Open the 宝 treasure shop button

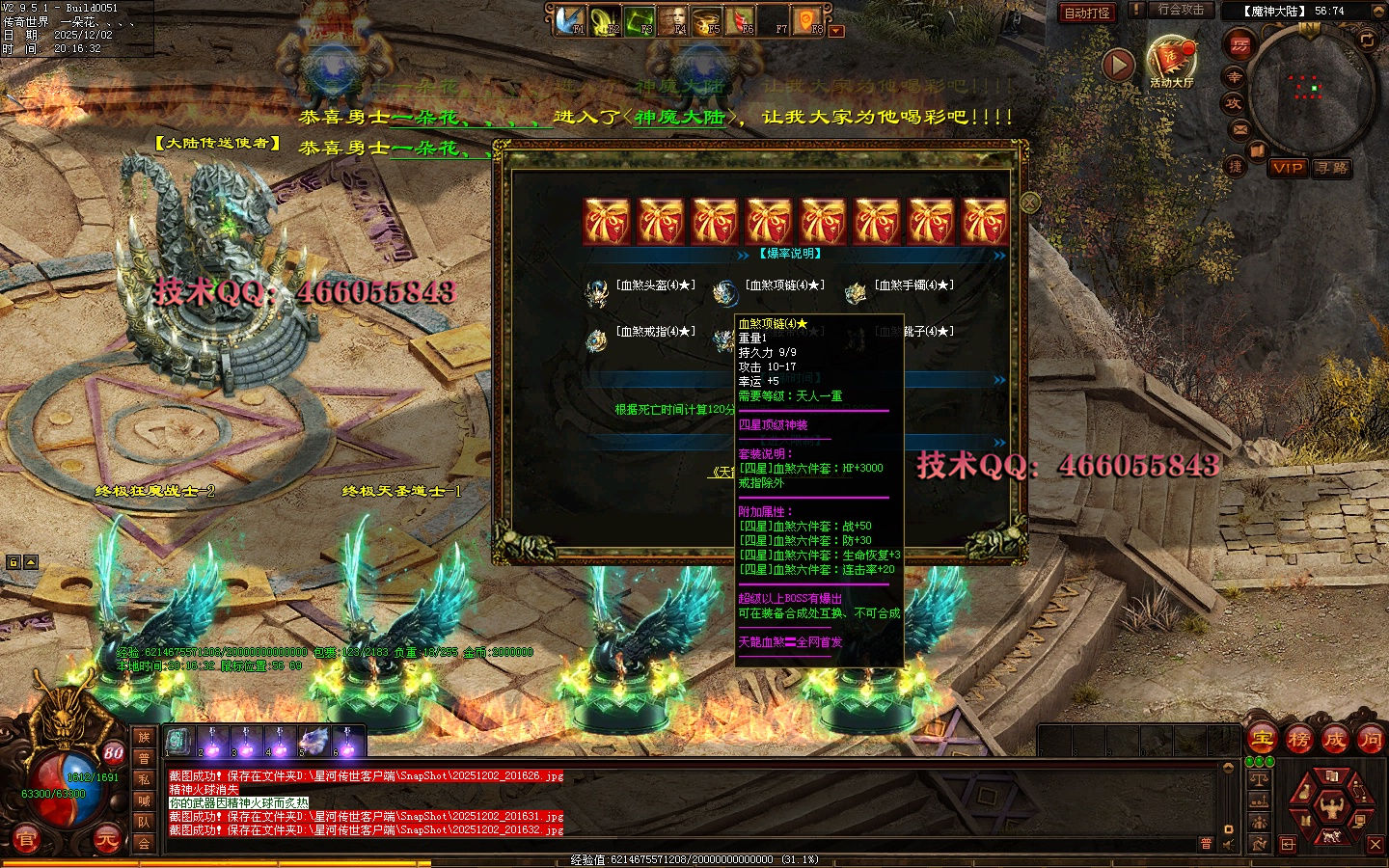[x=1262, y=740]
